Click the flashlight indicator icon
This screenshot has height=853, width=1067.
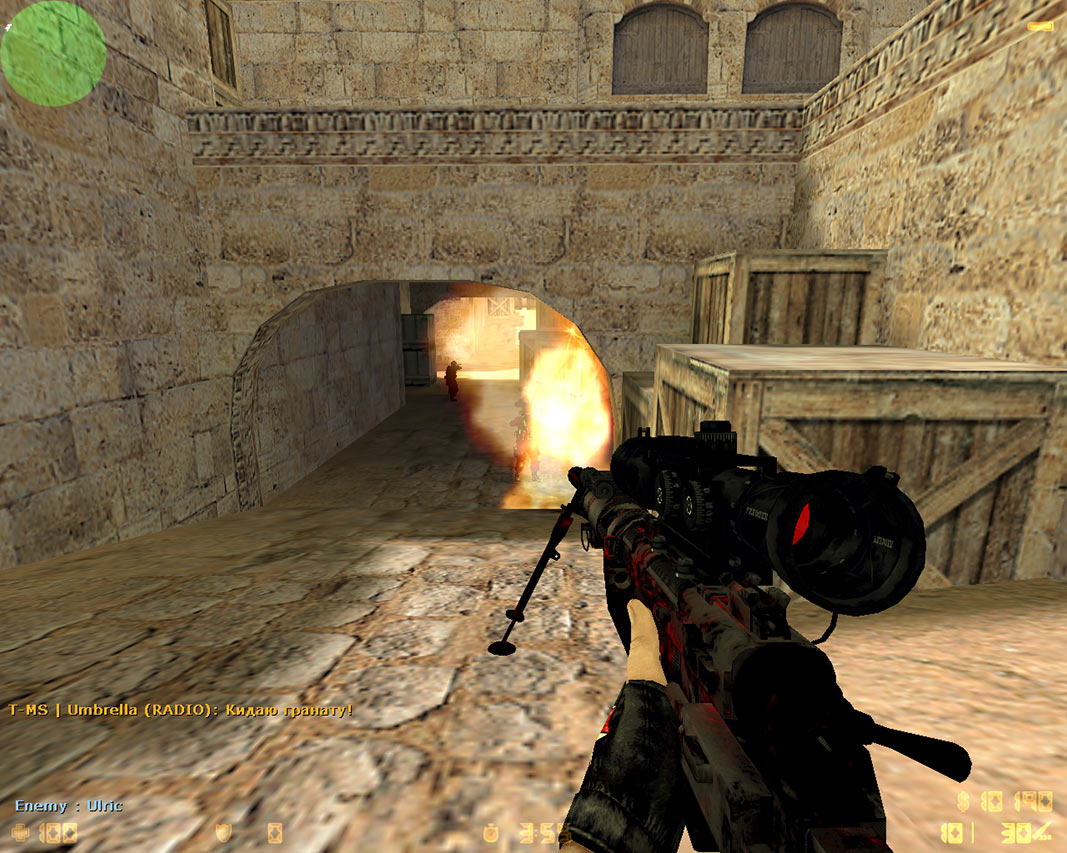click(1045, 24)
